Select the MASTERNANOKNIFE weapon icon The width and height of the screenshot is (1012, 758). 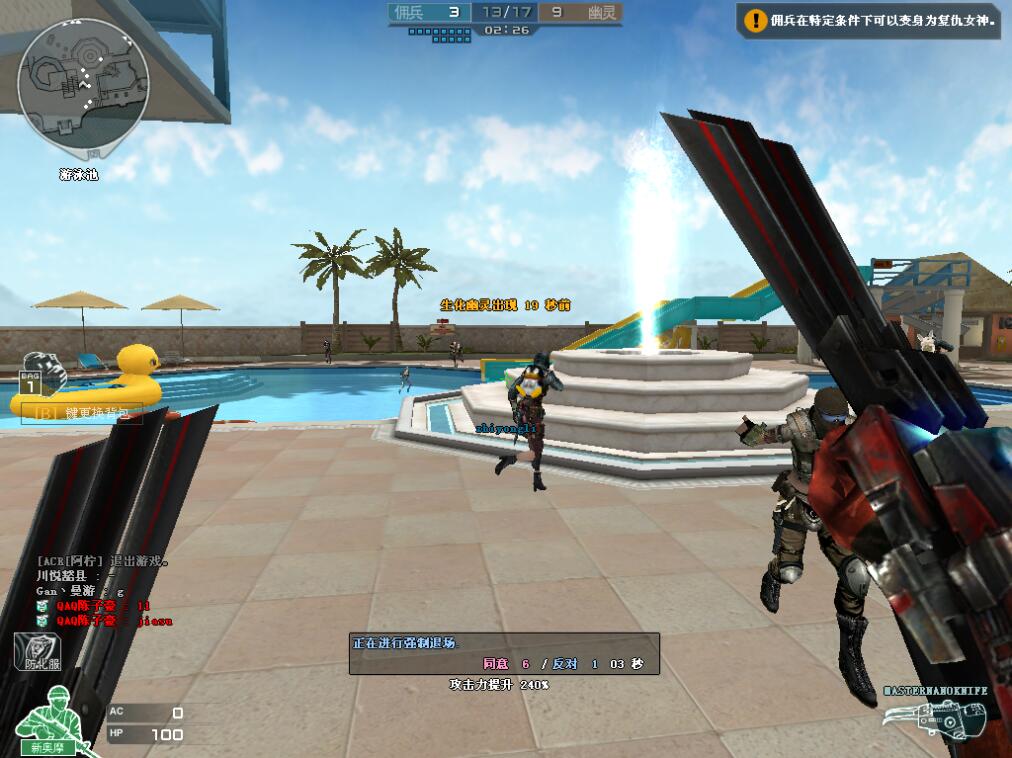pos(935,717)
